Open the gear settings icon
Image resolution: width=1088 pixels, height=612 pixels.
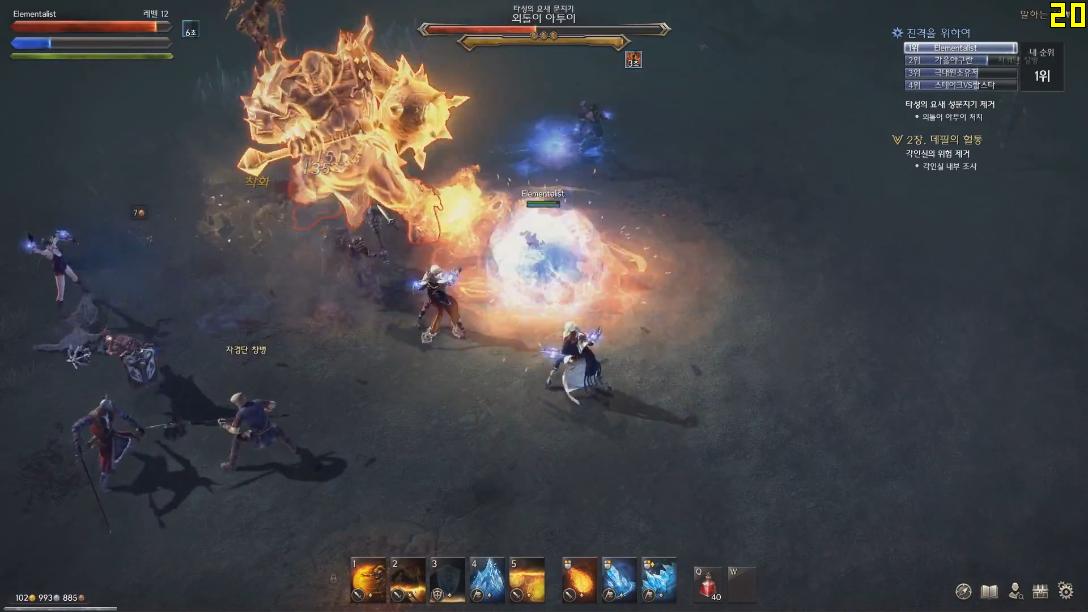(x=1066, y=591)
